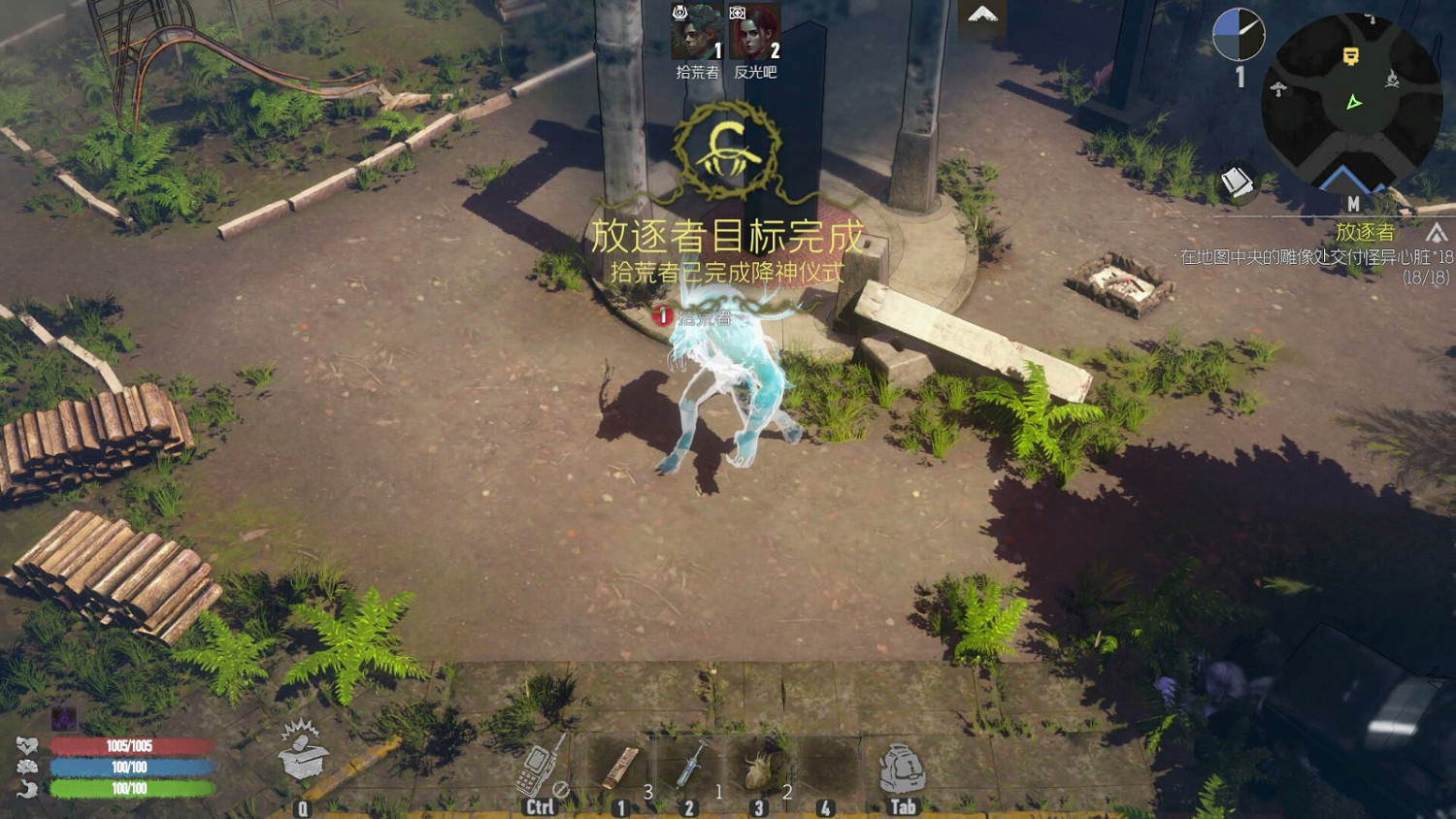
Task: Toggle the crosshair emblem on 反光吧 portrait
Action: 739,13
